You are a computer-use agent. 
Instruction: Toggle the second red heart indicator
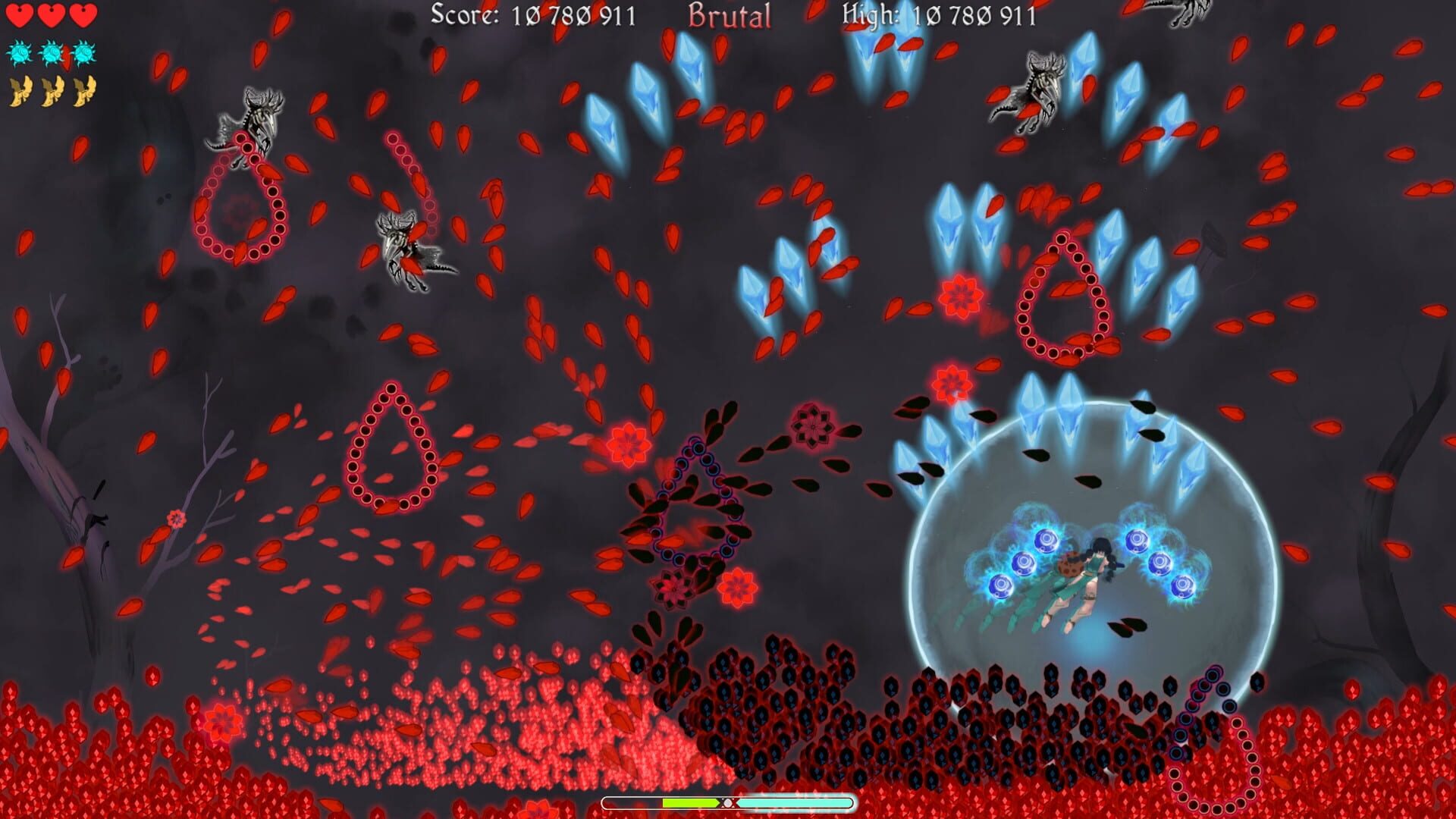pyautogui.click(x=51, y=15)
